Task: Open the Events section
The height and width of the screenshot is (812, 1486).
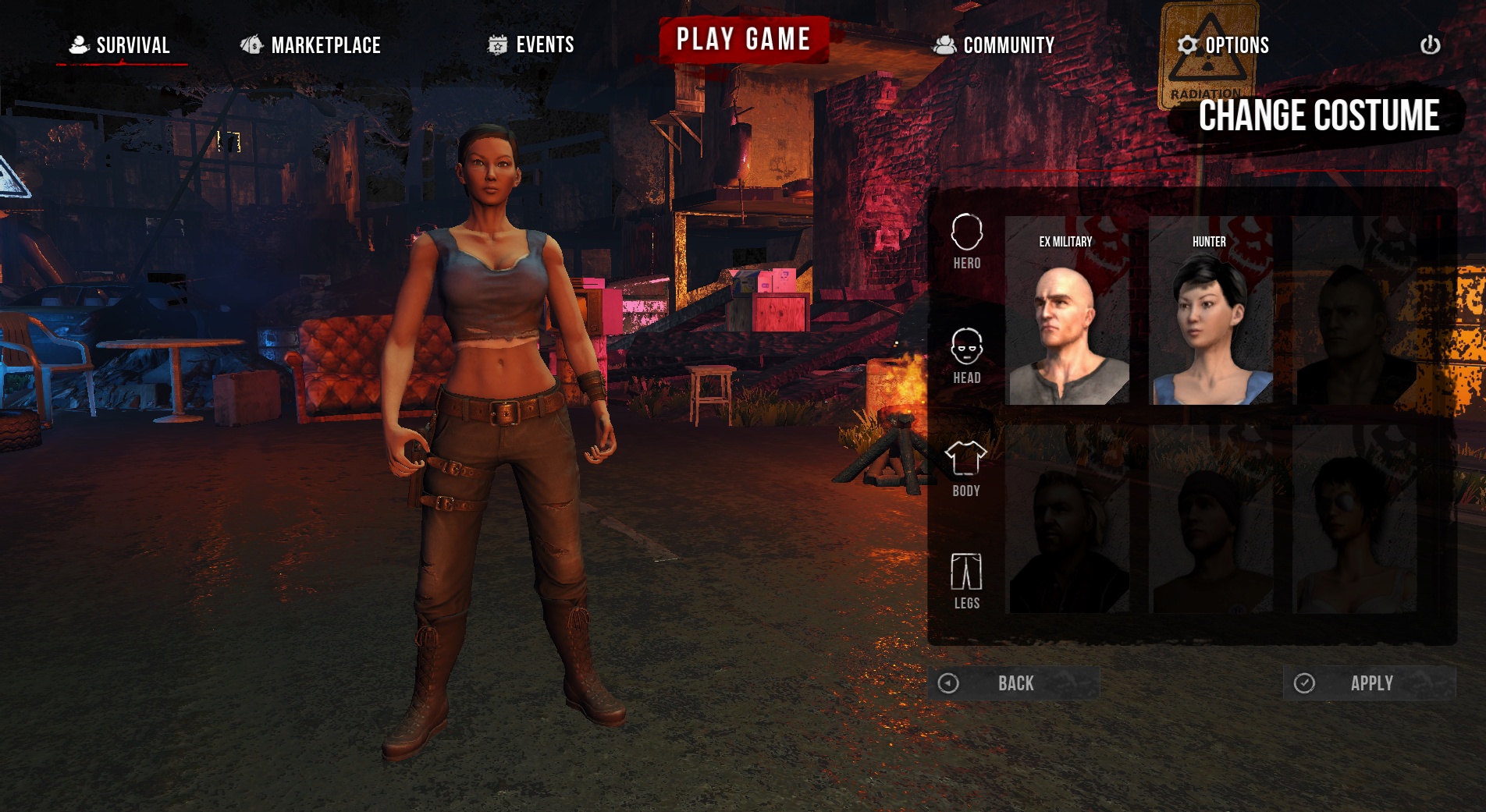Action: click(x=531, y=45)
